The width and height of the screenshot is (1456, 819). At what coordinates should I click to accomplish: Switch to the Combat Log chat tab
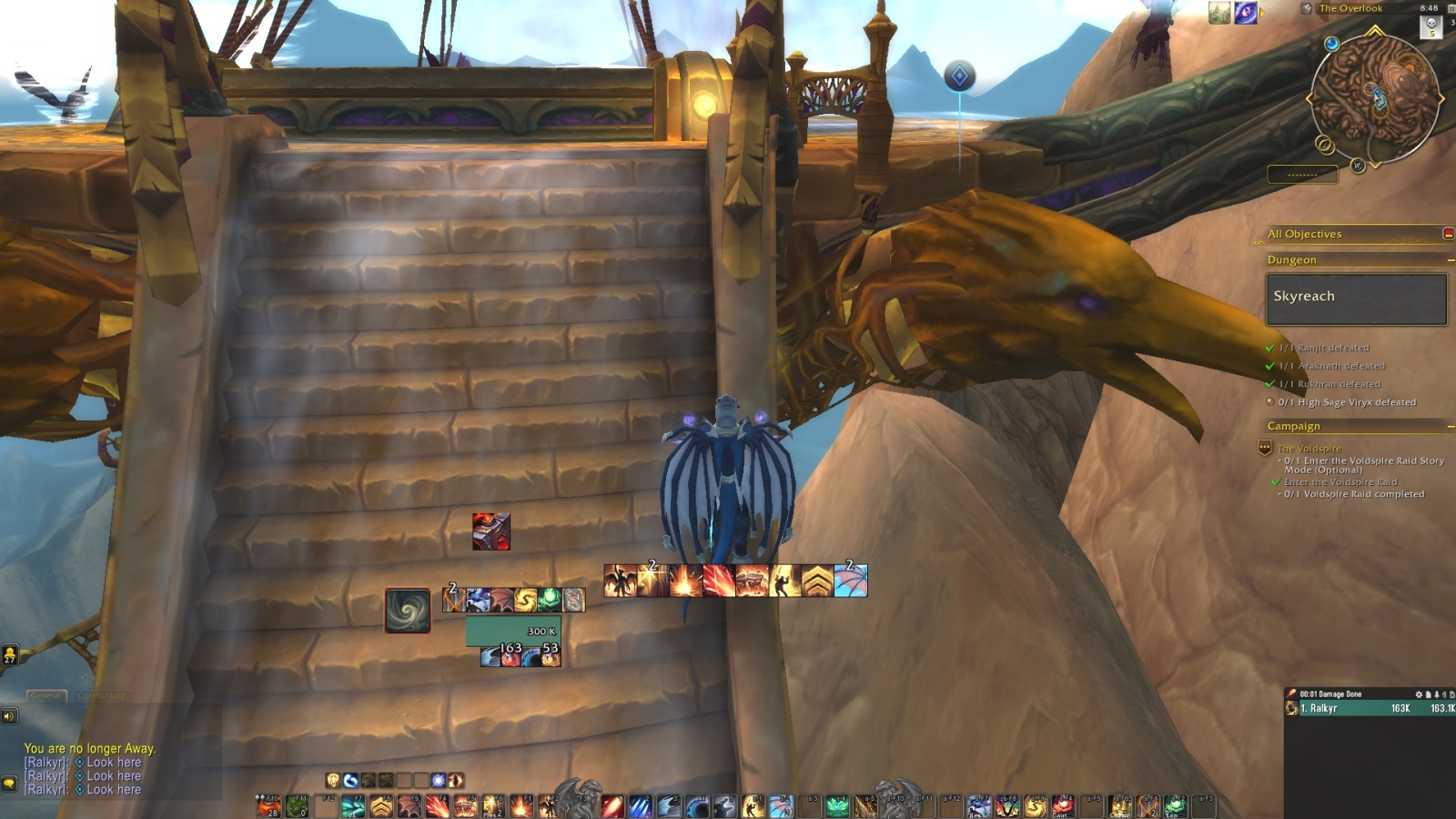(103, 694)
